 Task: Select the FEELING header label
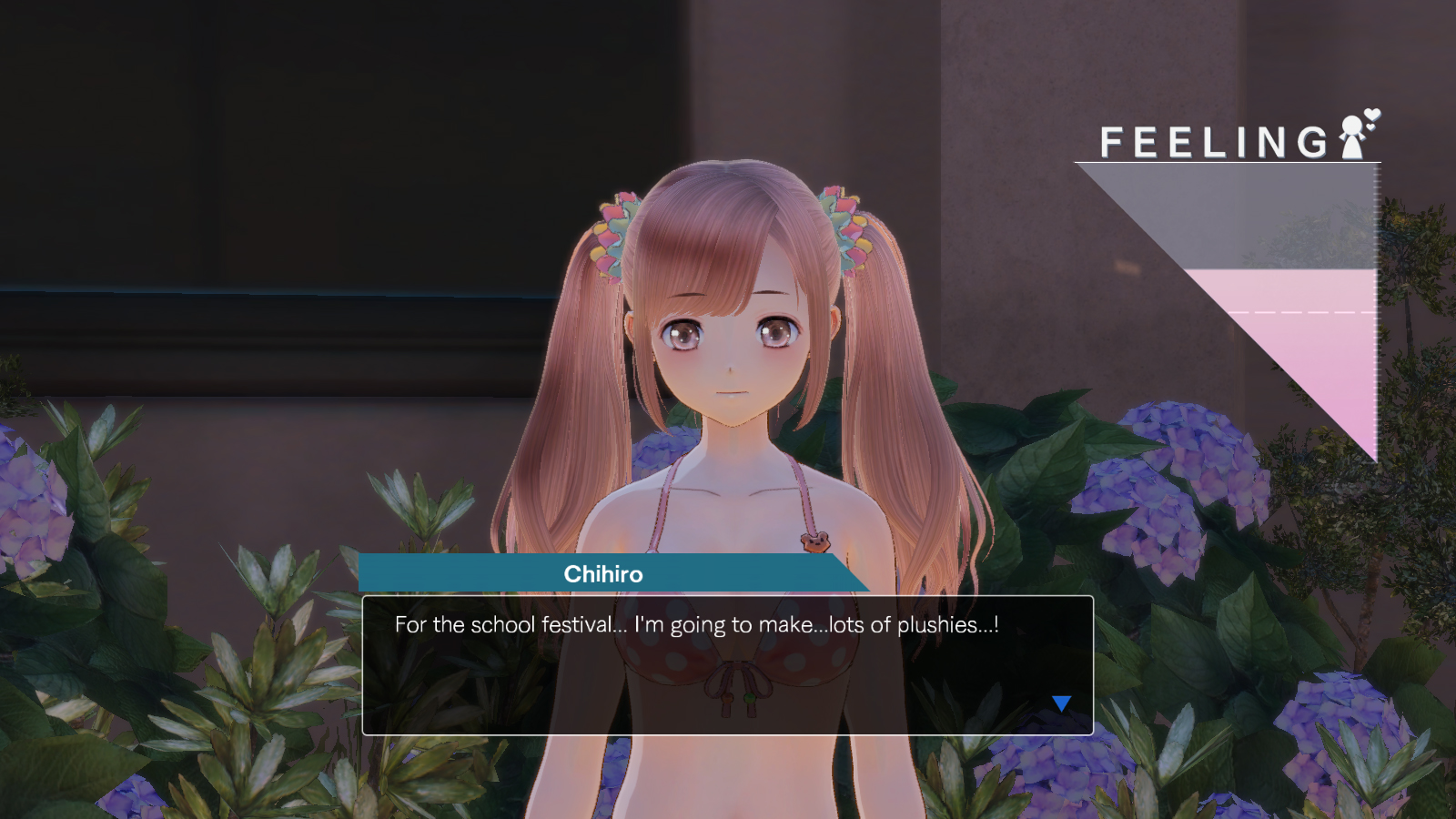click(x=1215, y=140)
